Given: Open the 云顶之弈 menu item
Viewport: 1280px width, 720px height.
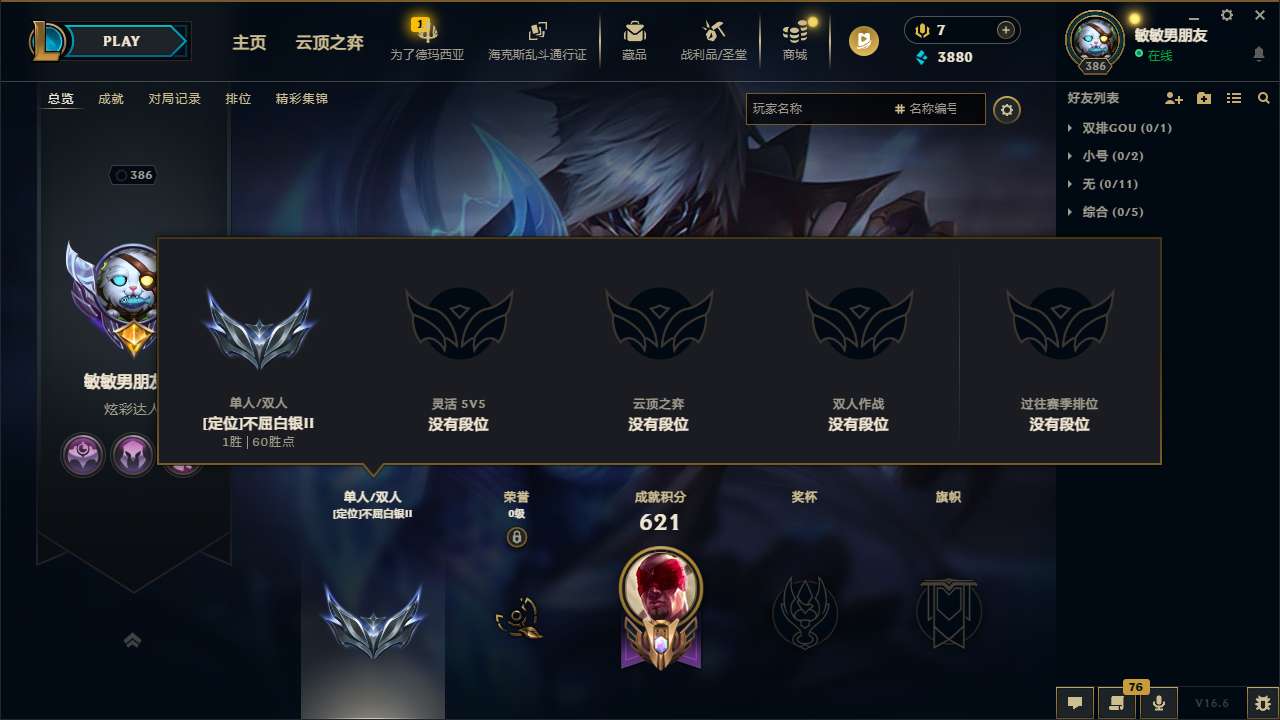Looking at the screenshot, I should (328, 43).
